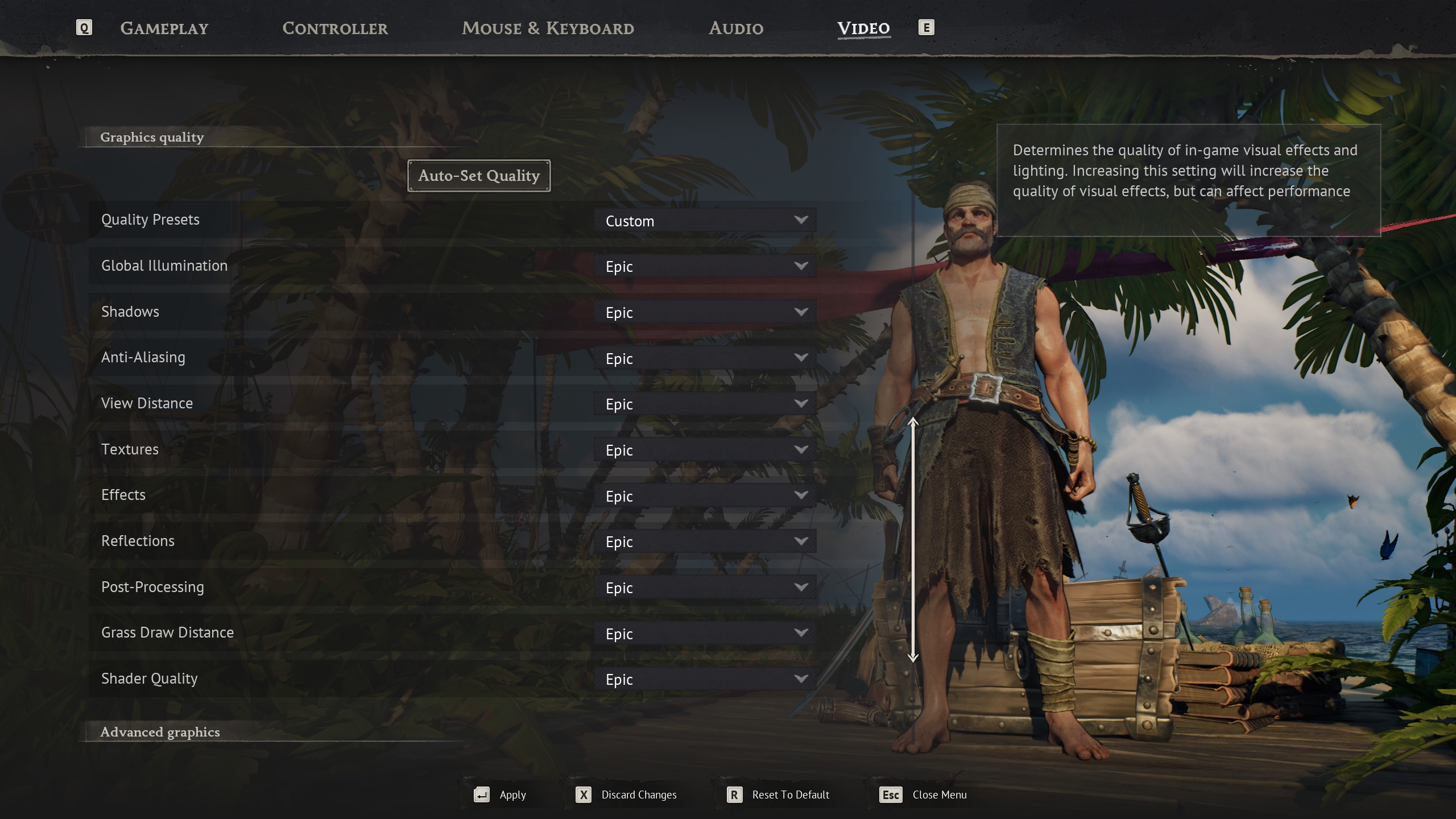Open the Global Illumination dropdown
Image resolution: width=1456 pixels, height=819 pixels.
705,266
